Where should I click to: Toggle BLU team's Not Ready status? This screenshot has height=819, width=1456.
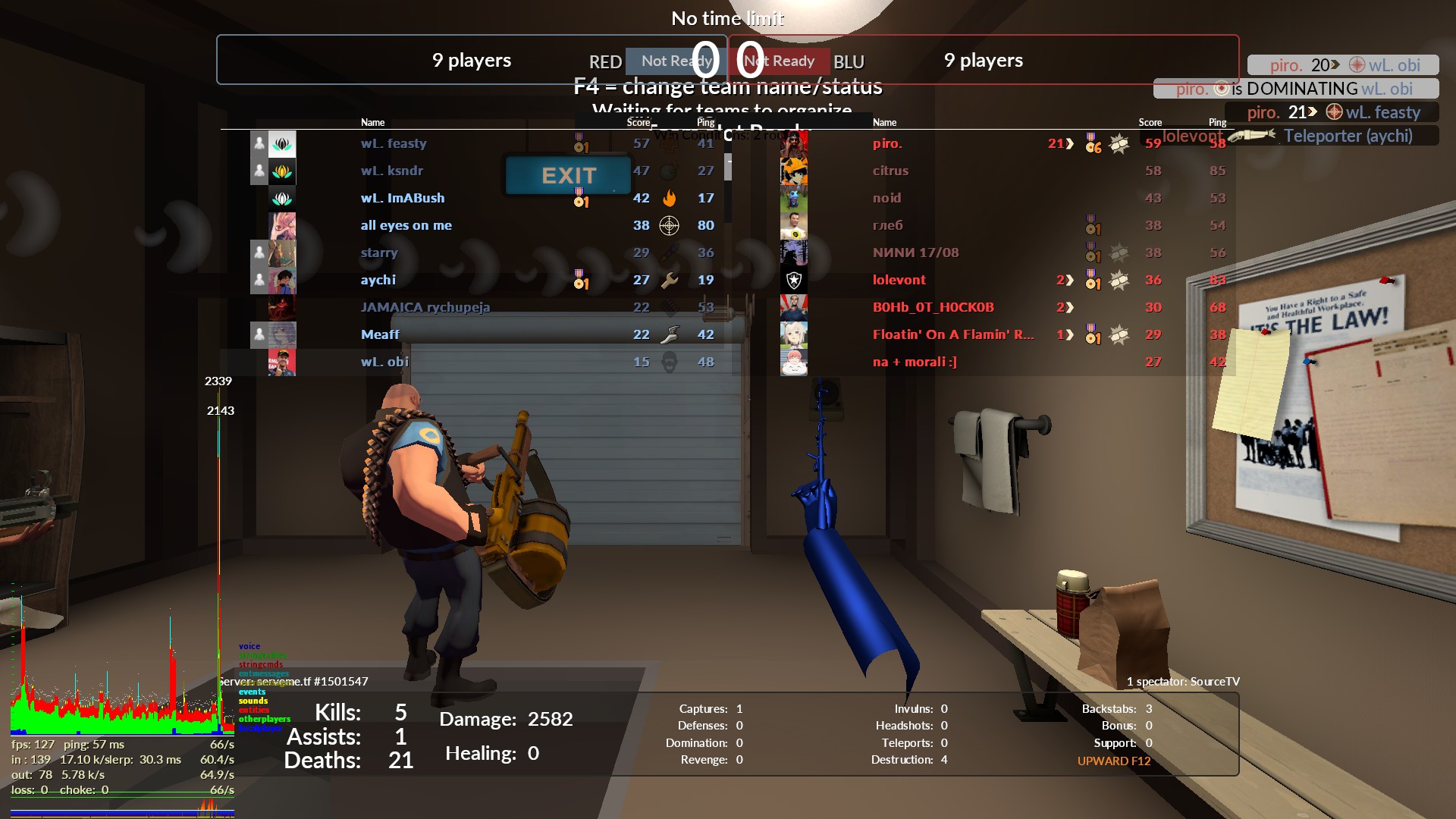click(x=780, y=61)
